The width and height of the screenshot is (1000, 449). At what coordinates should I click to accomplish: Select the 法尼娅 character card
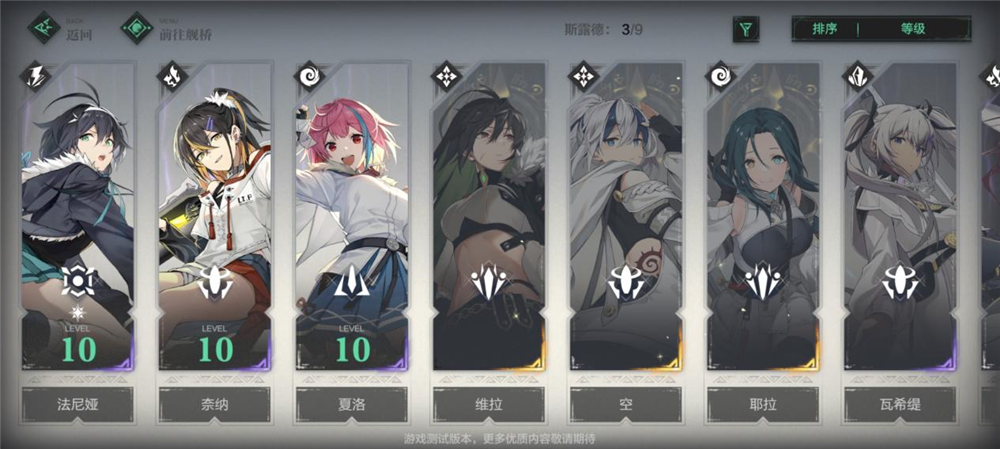(78, 220)
